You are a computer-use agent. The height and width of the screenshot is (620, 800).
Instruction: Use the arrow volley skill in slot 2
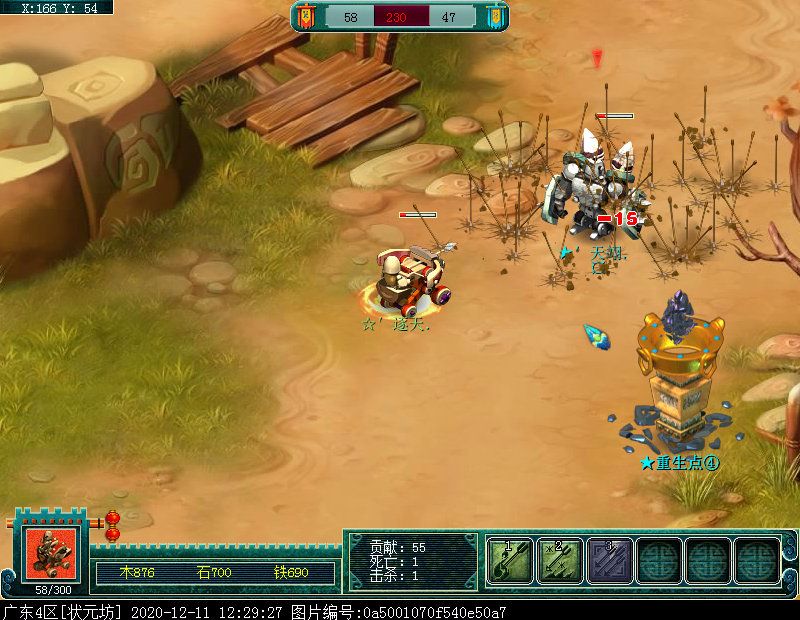point(559,560)
